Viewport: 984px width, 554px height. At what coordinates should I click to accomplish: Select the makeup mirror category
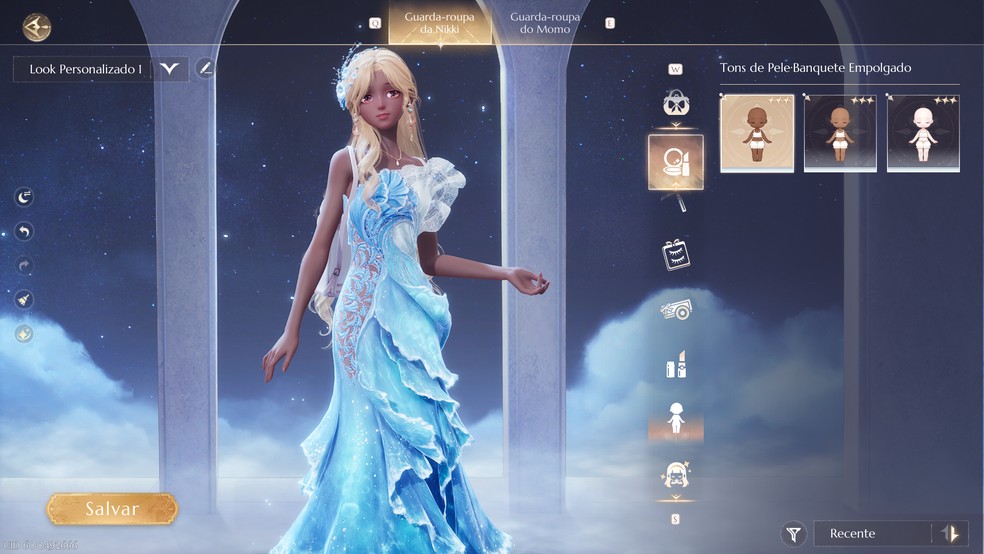tap(675, 162)
